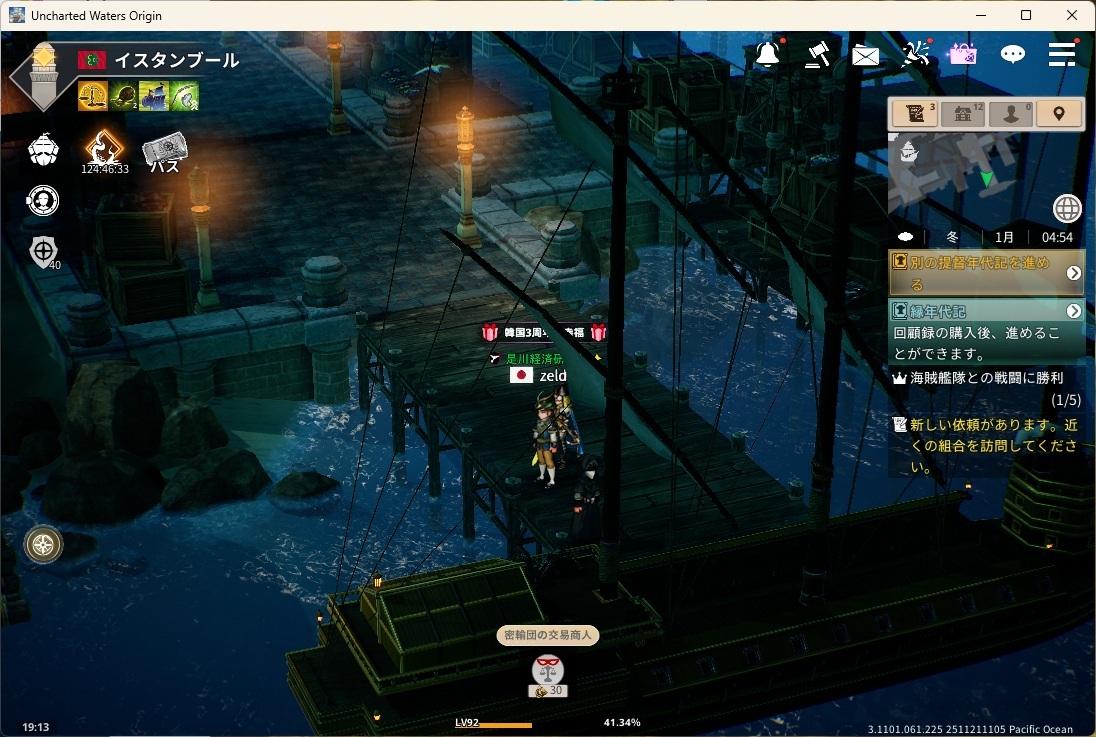
Task: Open the notification bell
Action: click(768, 54)
